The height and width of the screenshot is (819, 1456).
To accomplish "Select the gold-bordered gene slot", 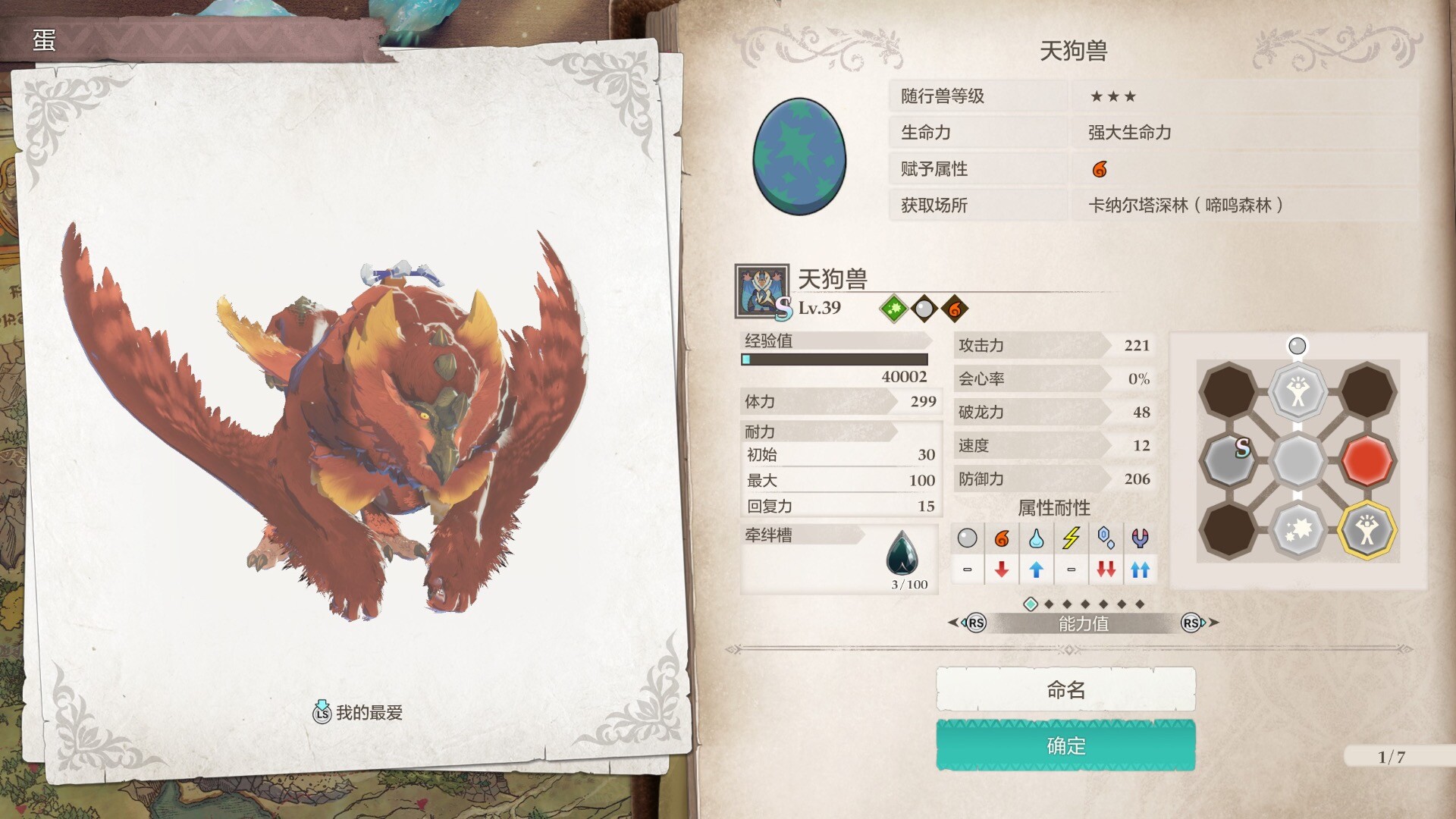I will click(x=1367, y=529).
